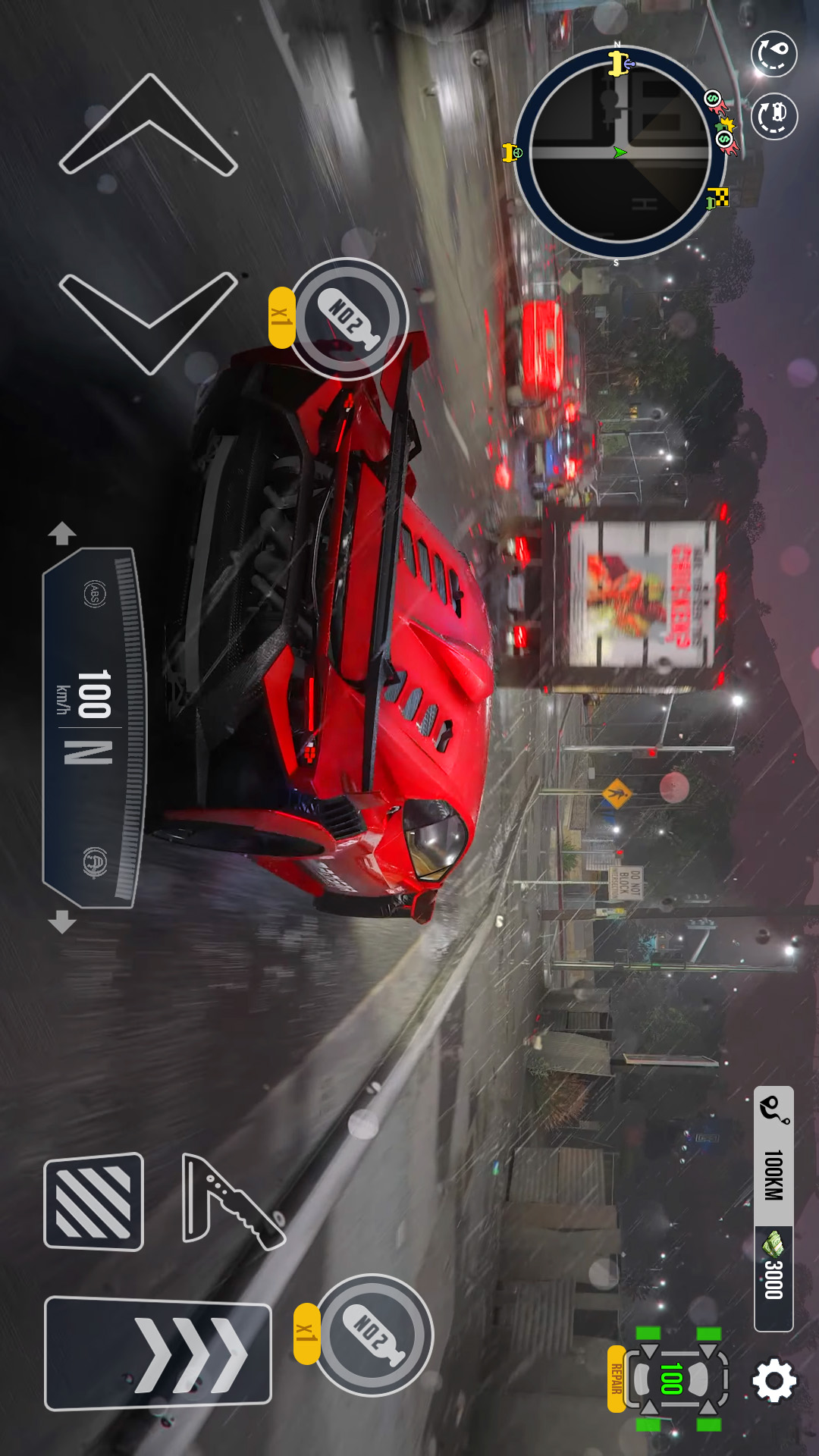Toggle the circled A indicator on the speedometer
The height and width of the screenshot is (1456, 819).
(x=94, y=862)
